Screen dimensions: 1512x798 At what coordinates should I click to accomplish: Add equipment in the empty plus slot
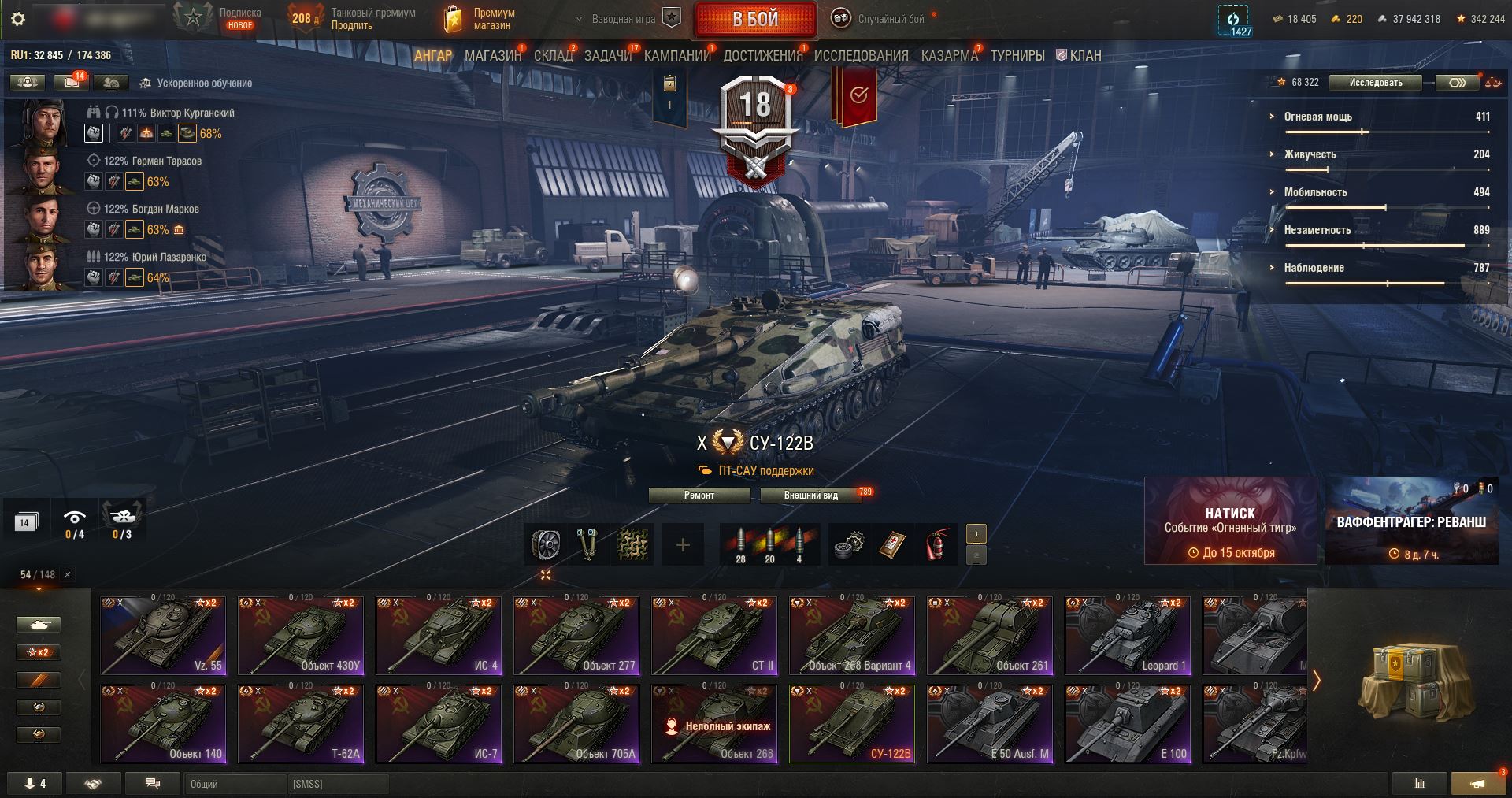683,544
